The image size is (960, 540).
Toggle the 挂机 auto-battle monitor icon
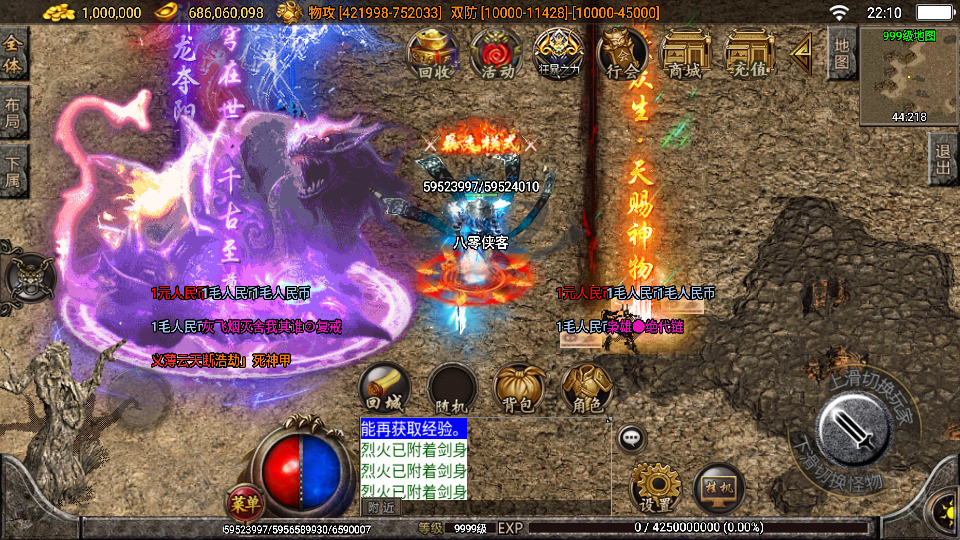click(718, 487)
